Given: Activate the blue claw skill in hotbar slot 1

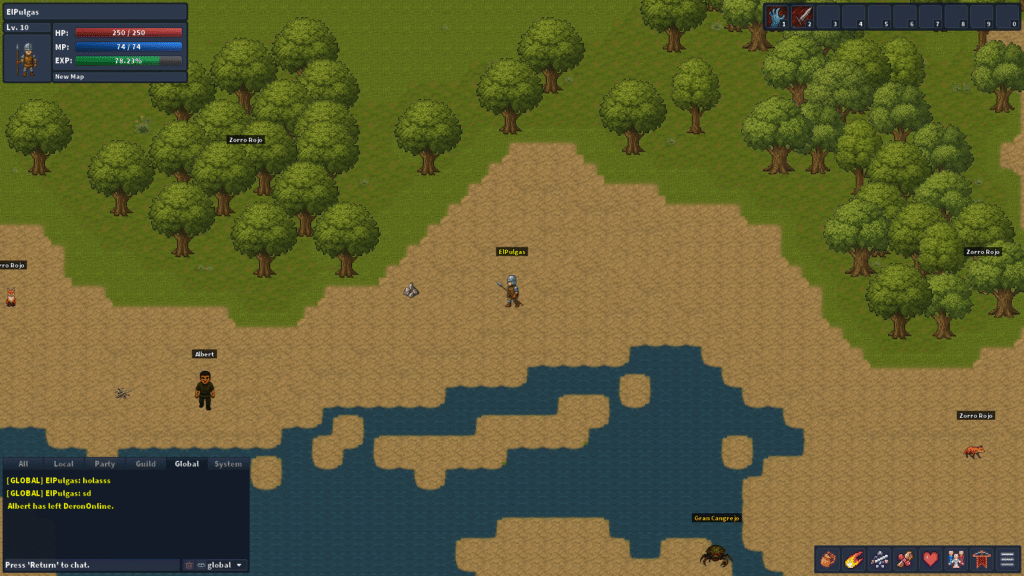Looking at the screenshot, I should click(x=777, y=17).
